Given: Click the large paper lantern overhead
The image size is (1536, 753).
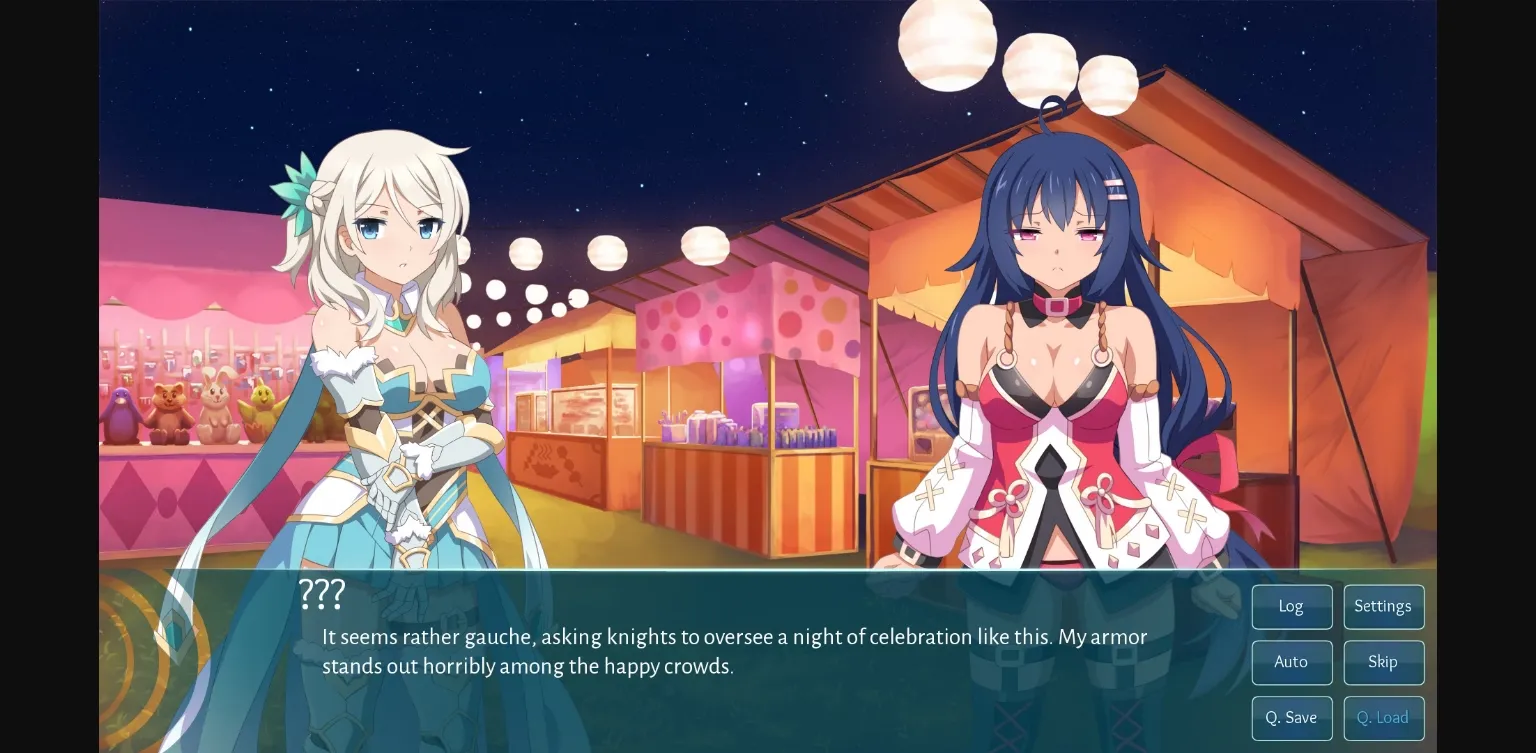Looking at the screenshot, I should [x=947, y=42].
